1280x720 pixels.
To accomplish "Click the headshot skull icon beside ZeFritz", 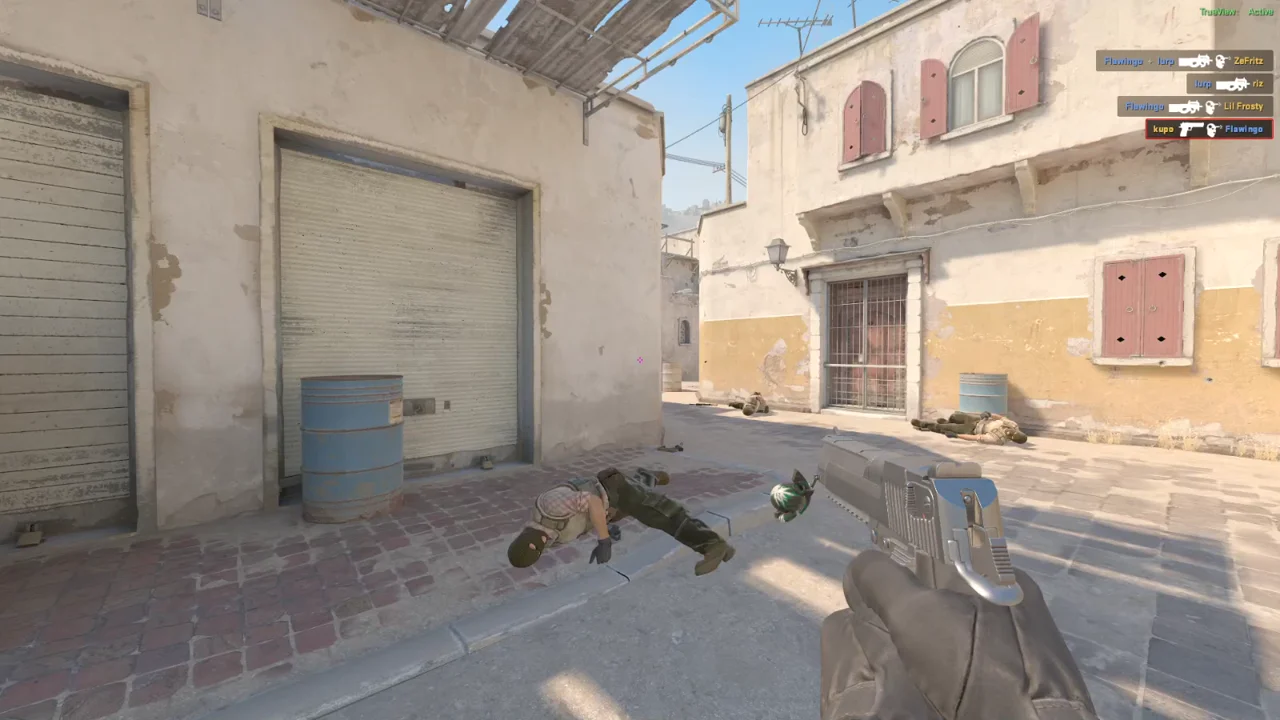I will 1220,61.
